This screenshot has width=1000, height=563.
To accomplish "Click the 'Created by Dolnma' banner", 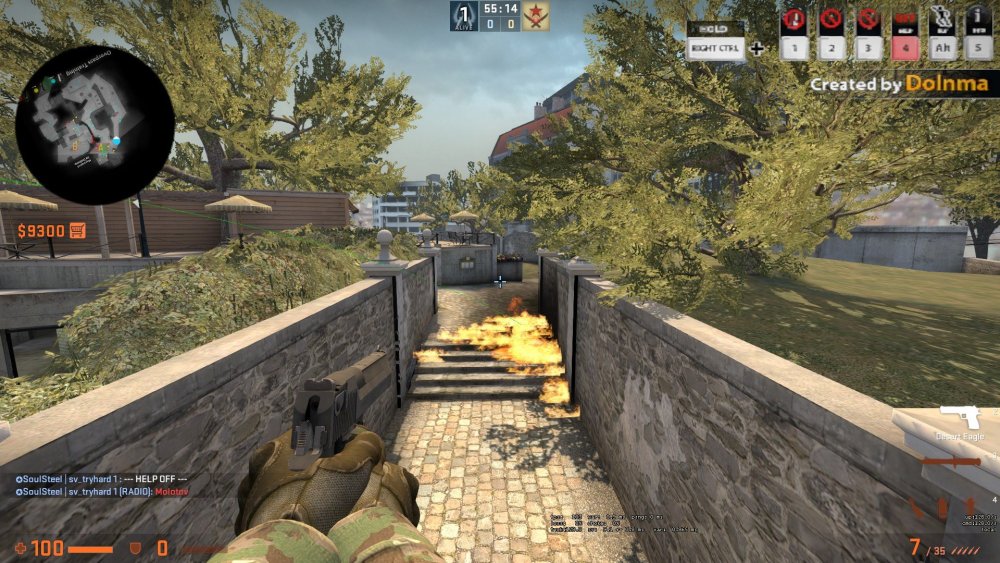I will (x=903, y=85).
